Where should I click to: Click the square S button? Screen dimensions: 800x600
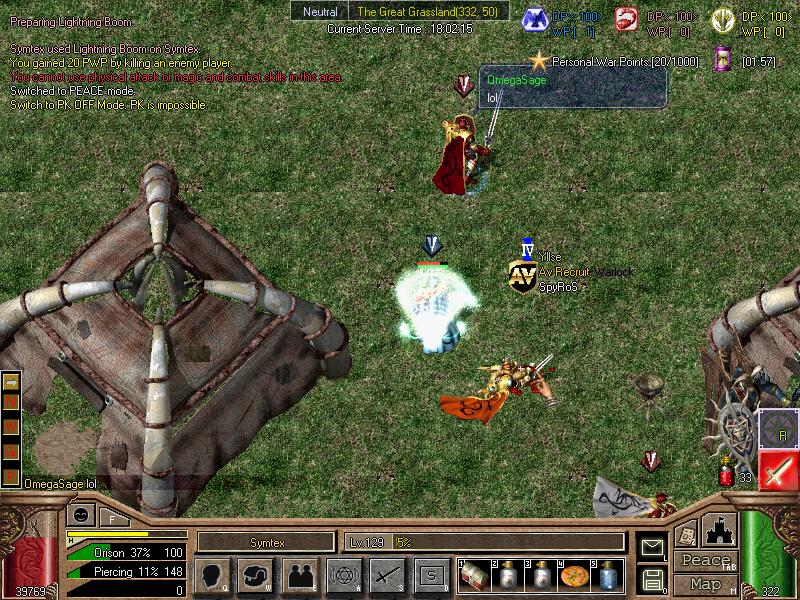pos(431,575)
